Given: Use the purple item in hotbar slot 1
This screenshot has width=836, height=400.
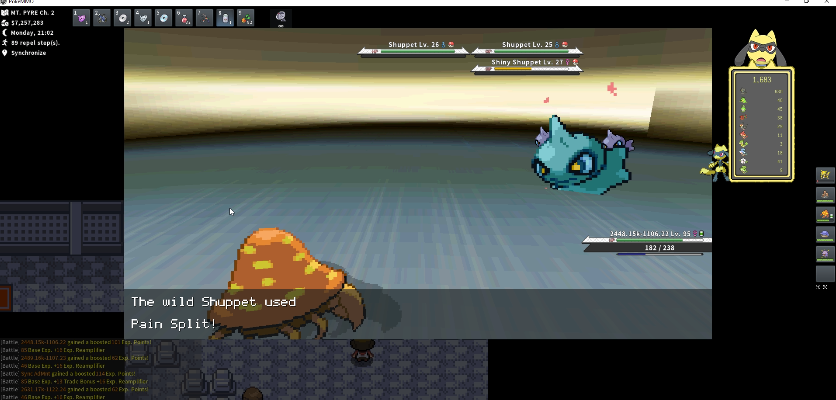Looking at the screenshot, I should click(80, 17).
